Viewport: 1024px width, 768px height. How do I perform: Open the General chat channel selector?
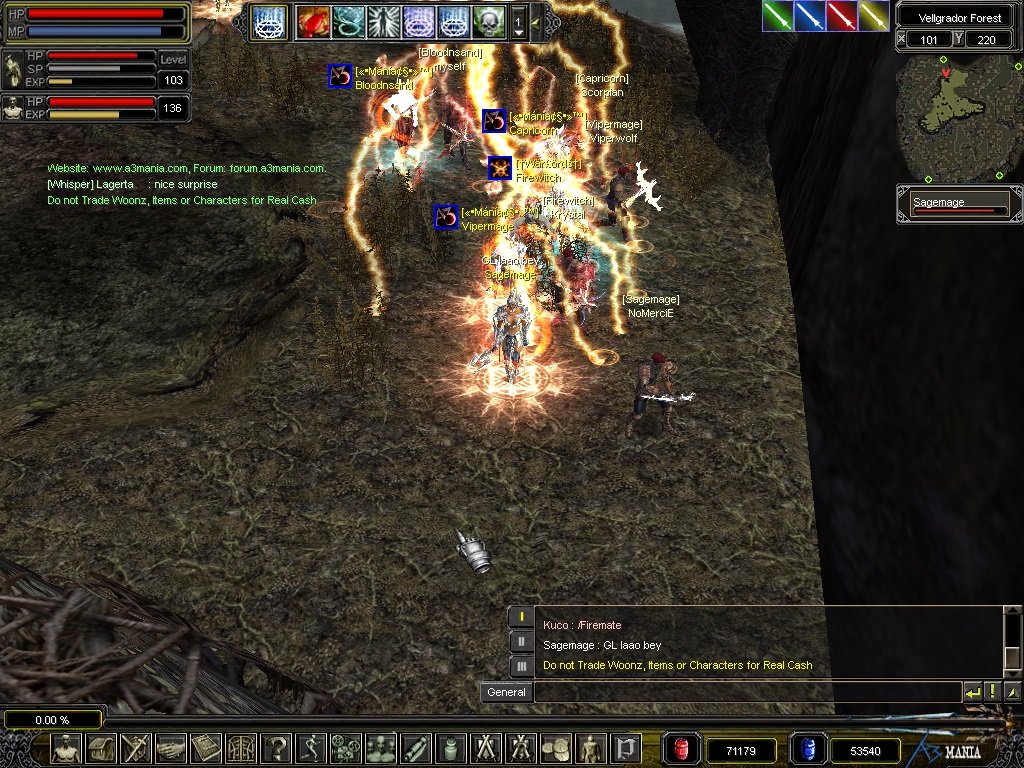pyautogui.click(x=506, y=692)
